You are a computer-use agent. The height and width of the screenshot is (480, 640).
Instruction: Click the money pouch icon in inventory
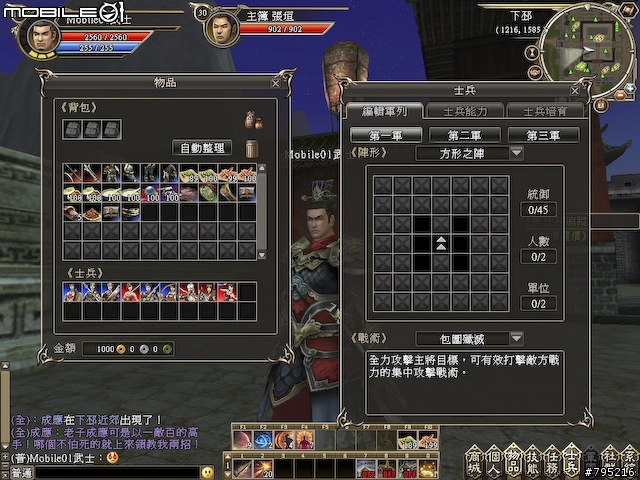pos(254,120)
